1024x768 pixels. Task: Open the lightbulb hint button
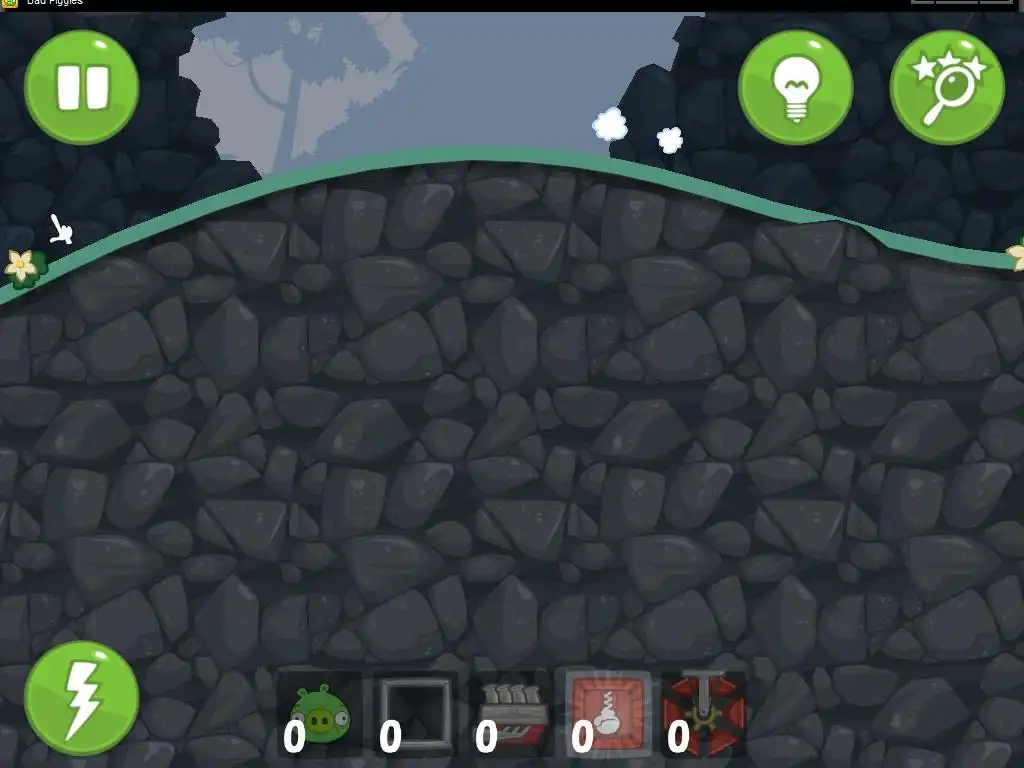tap(795, 87)
